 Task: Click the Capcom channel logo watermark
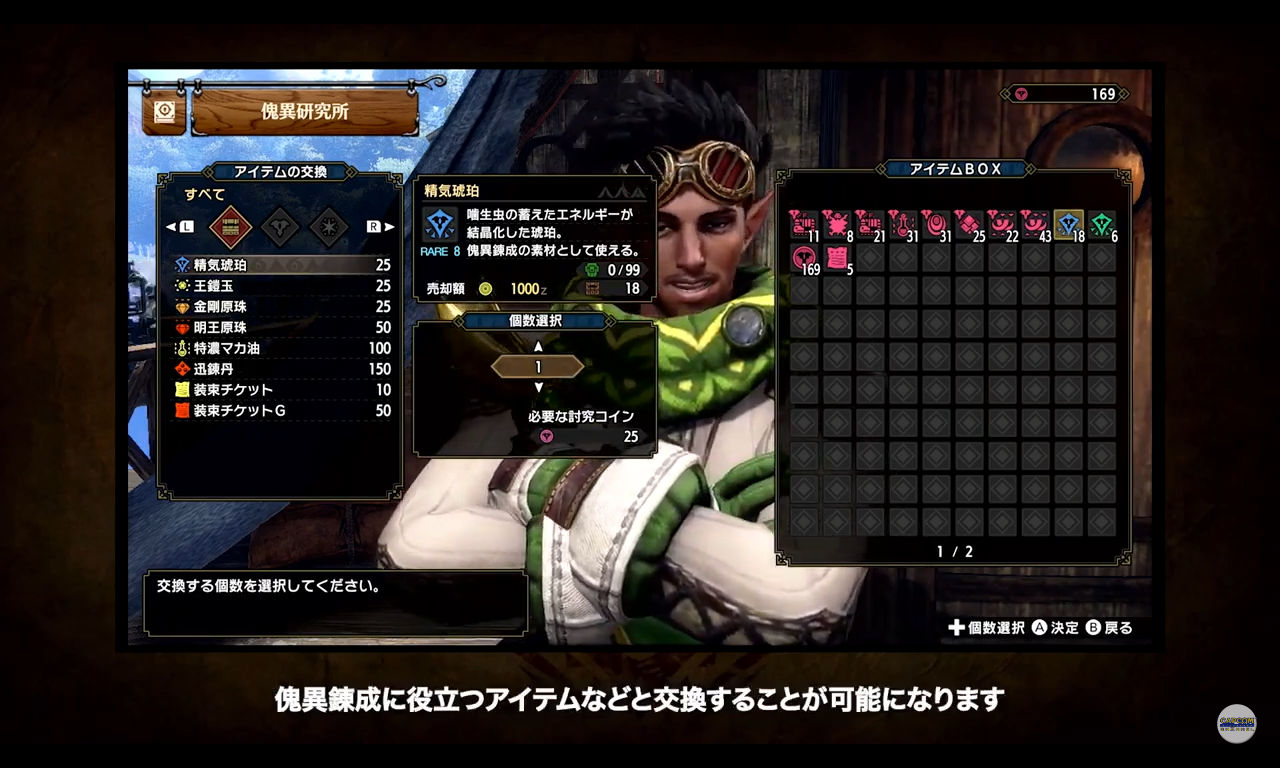click(1236, 723)
